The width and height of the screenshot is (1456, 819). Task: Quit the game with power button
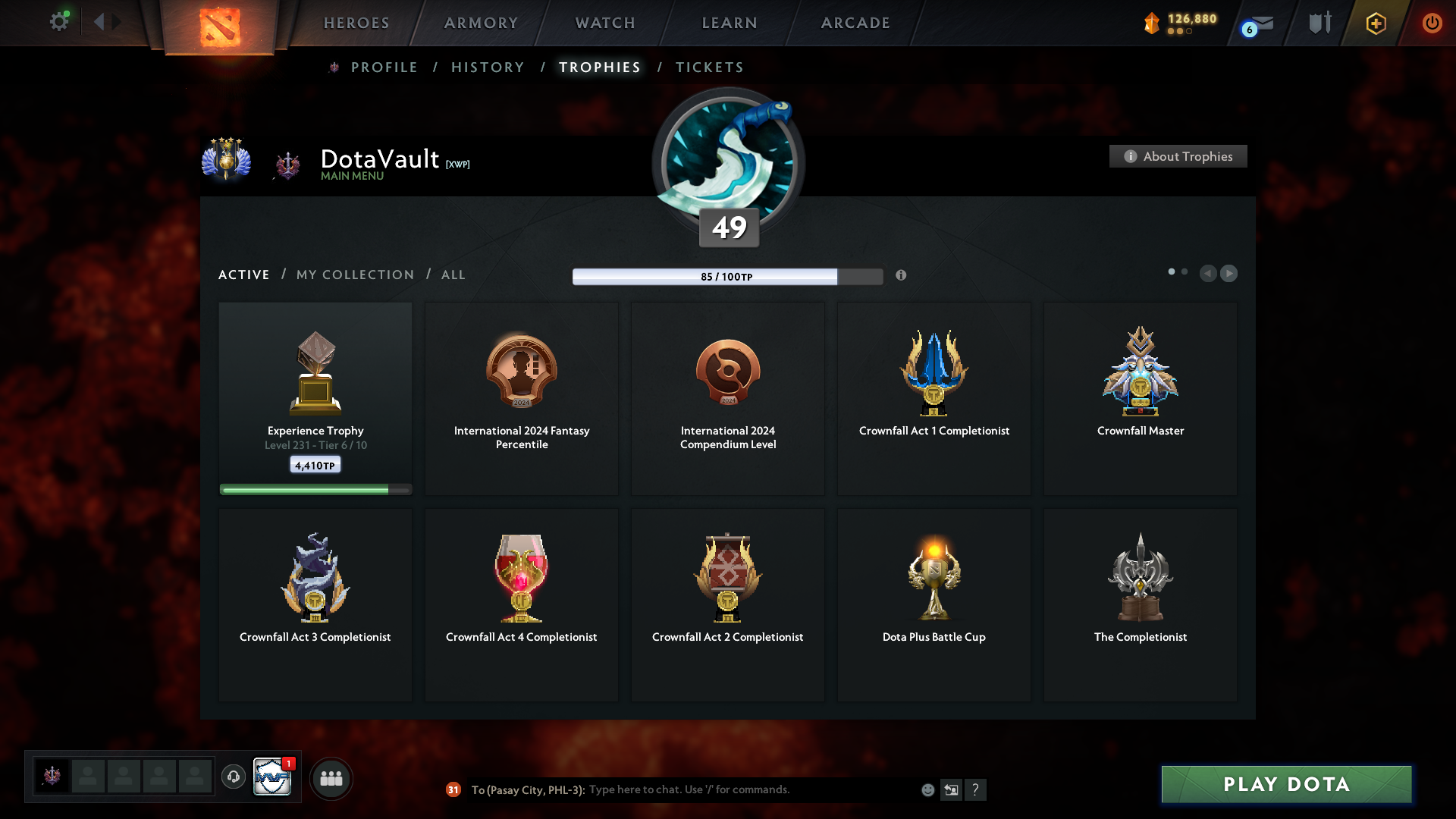click(1432, 23)
